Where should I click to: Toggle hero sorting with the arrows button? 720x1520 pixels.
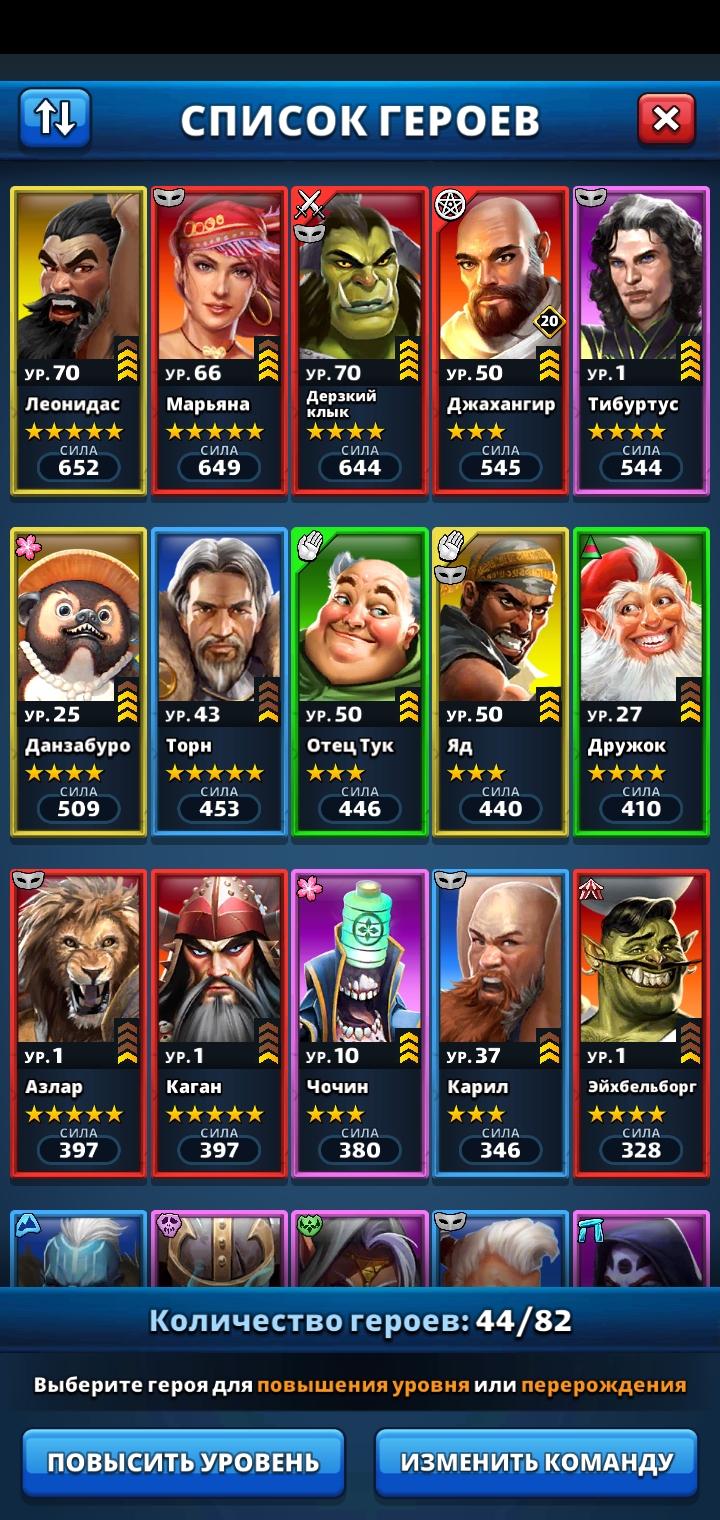point(55,119)
